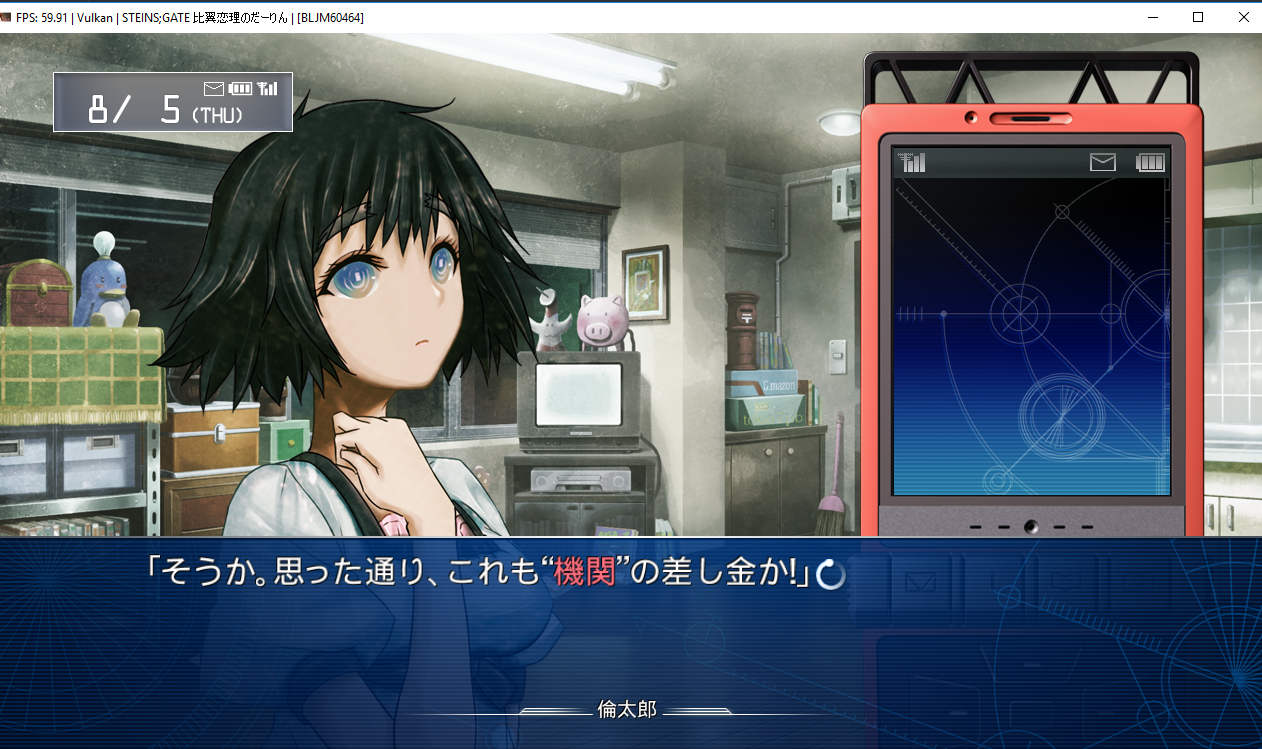Click the phone's round center button
The width and height of the screenshot is (1262, 749).
[x=1030, y=526]
